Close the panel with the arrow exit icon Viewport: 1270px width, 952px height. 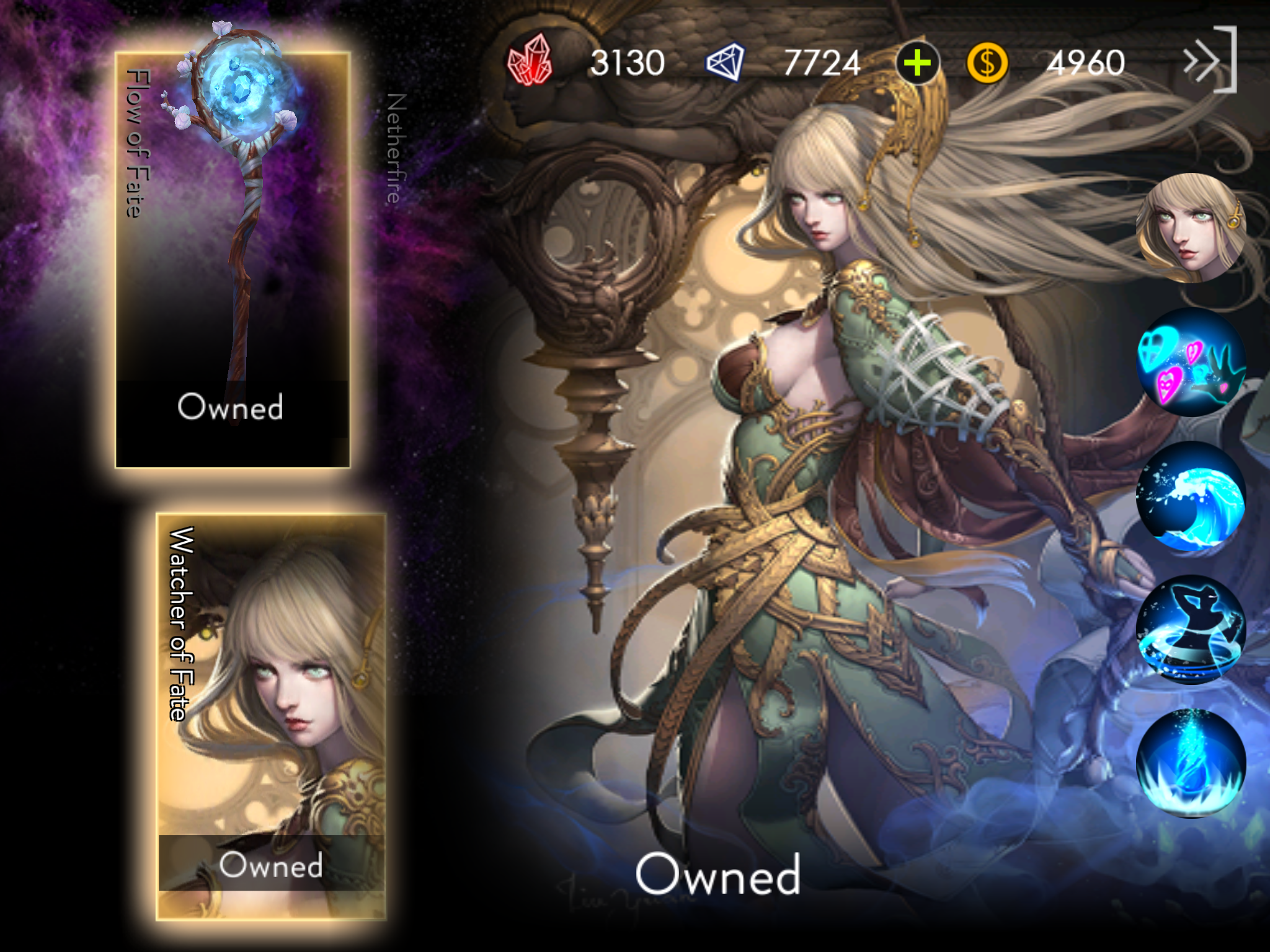1210,61
